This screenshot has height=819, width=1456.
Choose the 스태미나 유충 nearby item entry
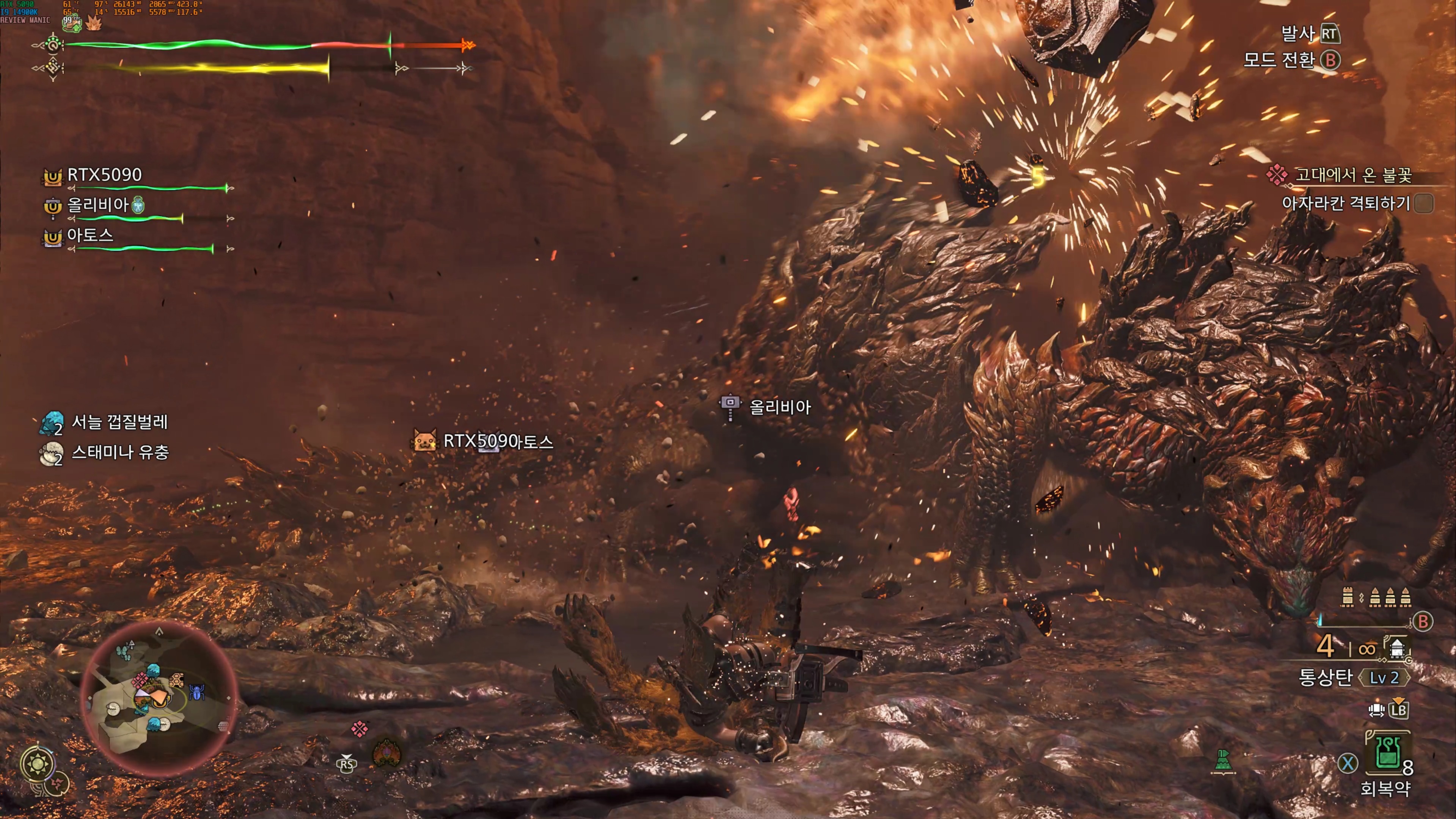[120, 452]
